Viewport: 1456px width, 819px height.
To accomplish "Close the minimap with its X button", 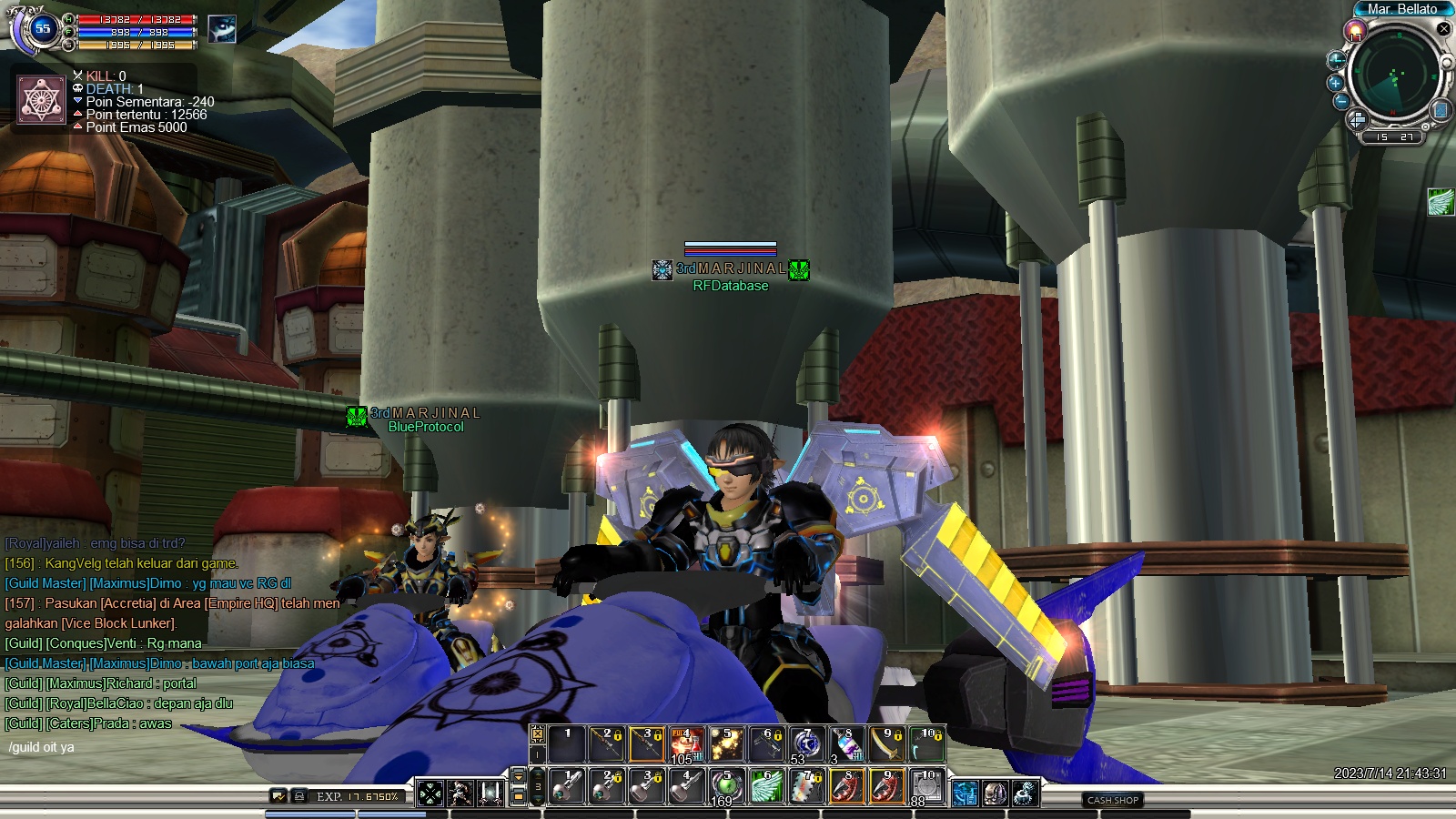I will tap(1443, 29).
